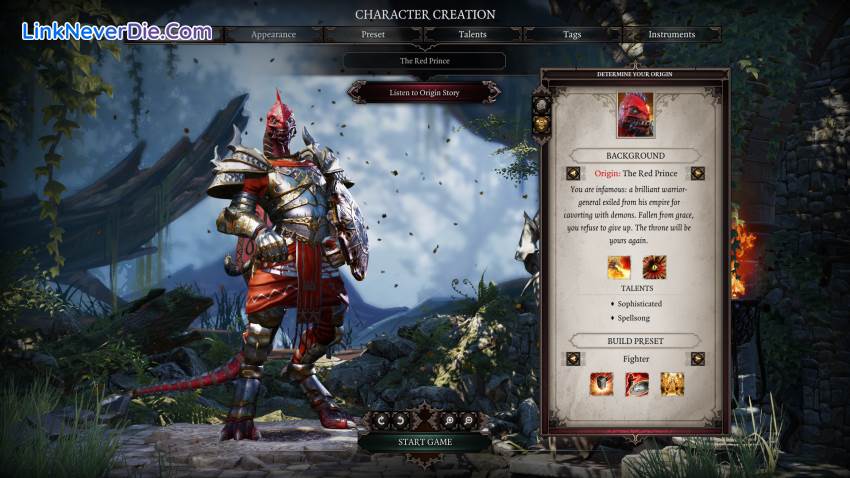Zoom in on the character model
Screen dimensions: 850x478
(451, 420)
